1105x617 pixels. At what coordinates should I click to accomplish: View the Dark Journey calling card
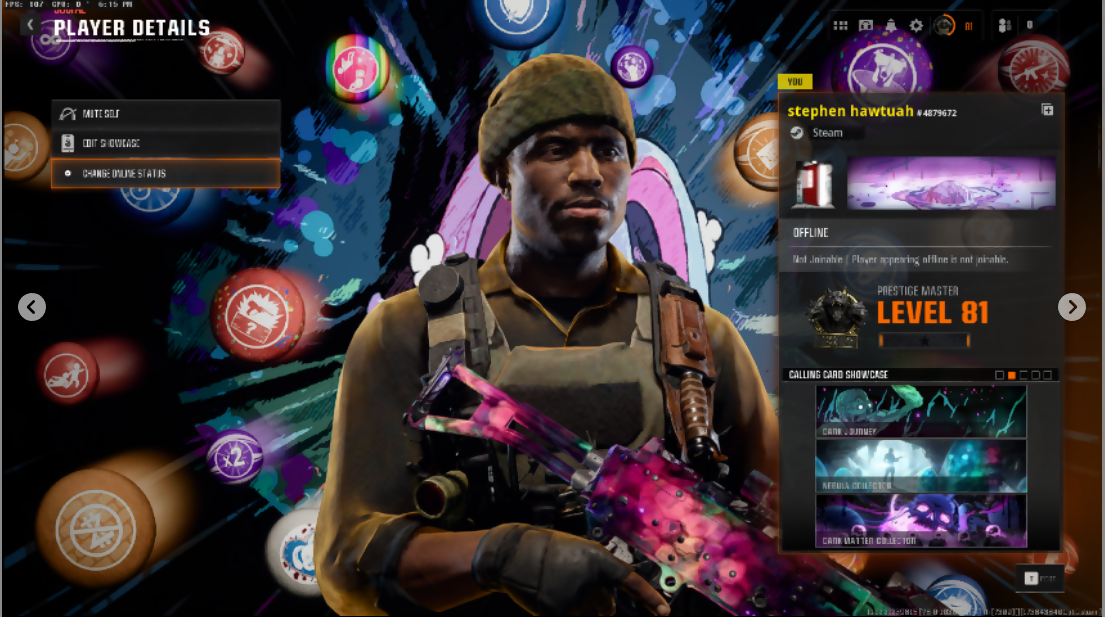point(921,412)
